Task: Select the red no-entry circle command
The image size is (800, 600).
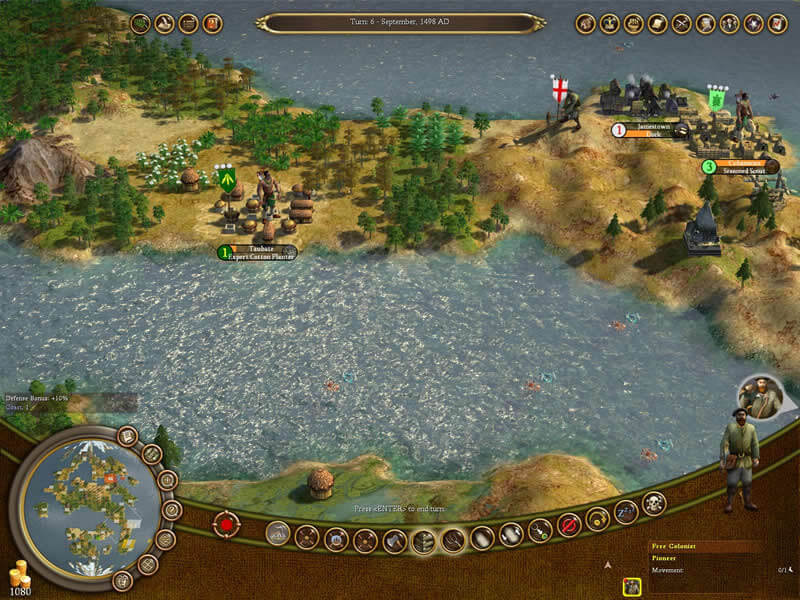Action: point(569,523)
